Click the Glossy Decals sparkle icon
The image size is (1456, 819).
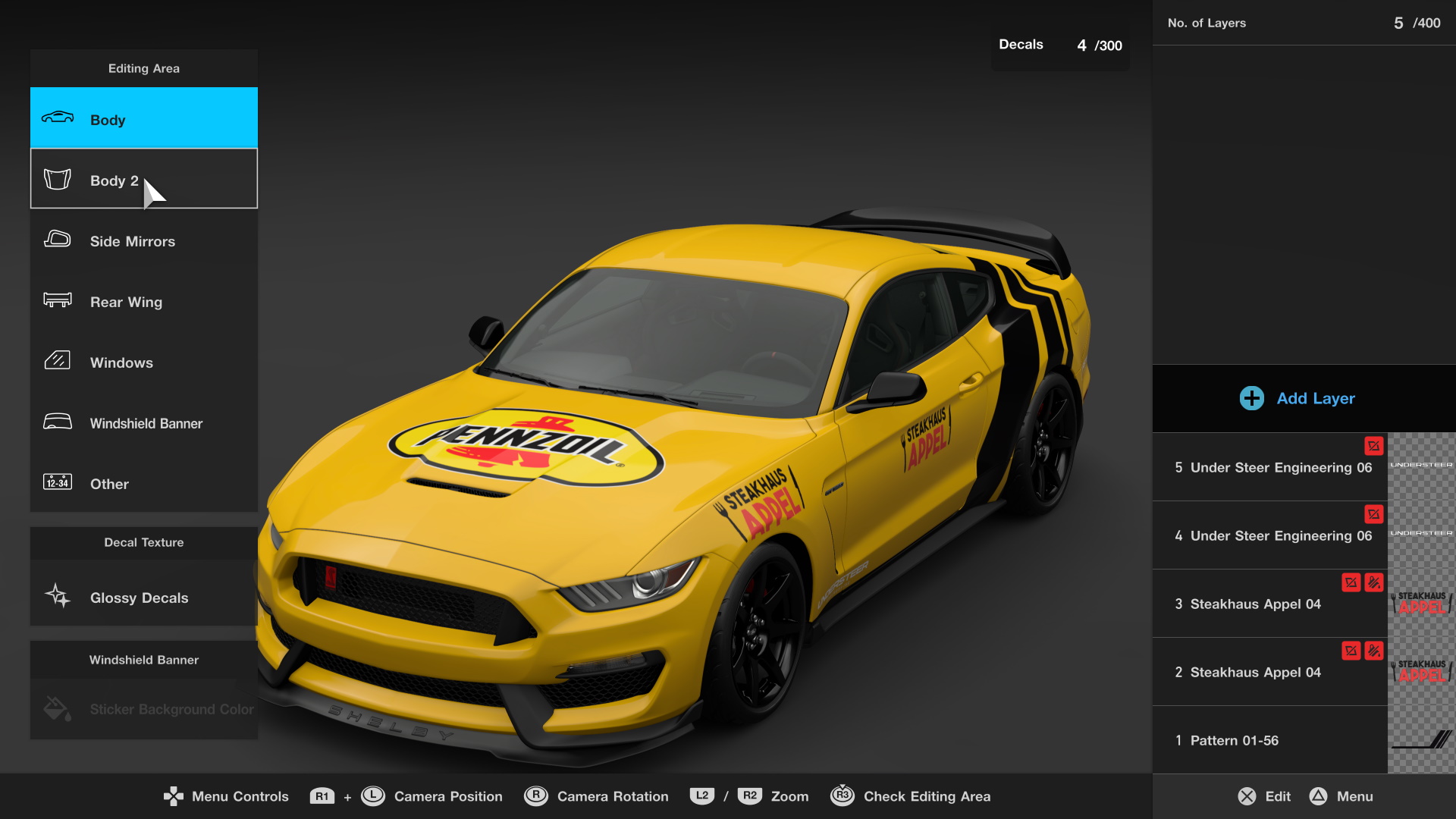click(x=57, y=597)
